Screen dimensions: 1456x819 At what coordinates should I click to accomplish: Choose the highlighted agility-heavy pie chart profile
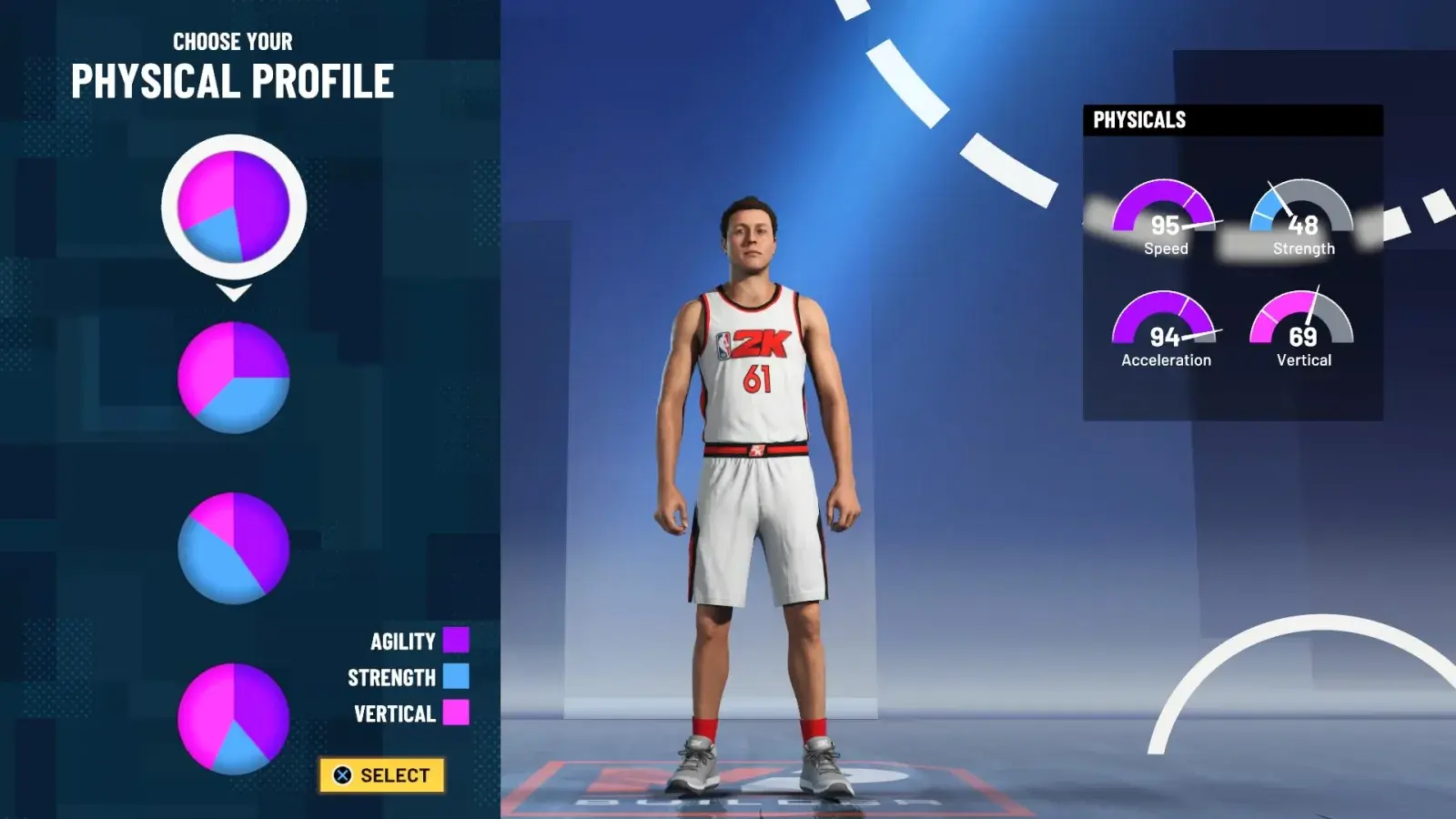click(234, 207)
